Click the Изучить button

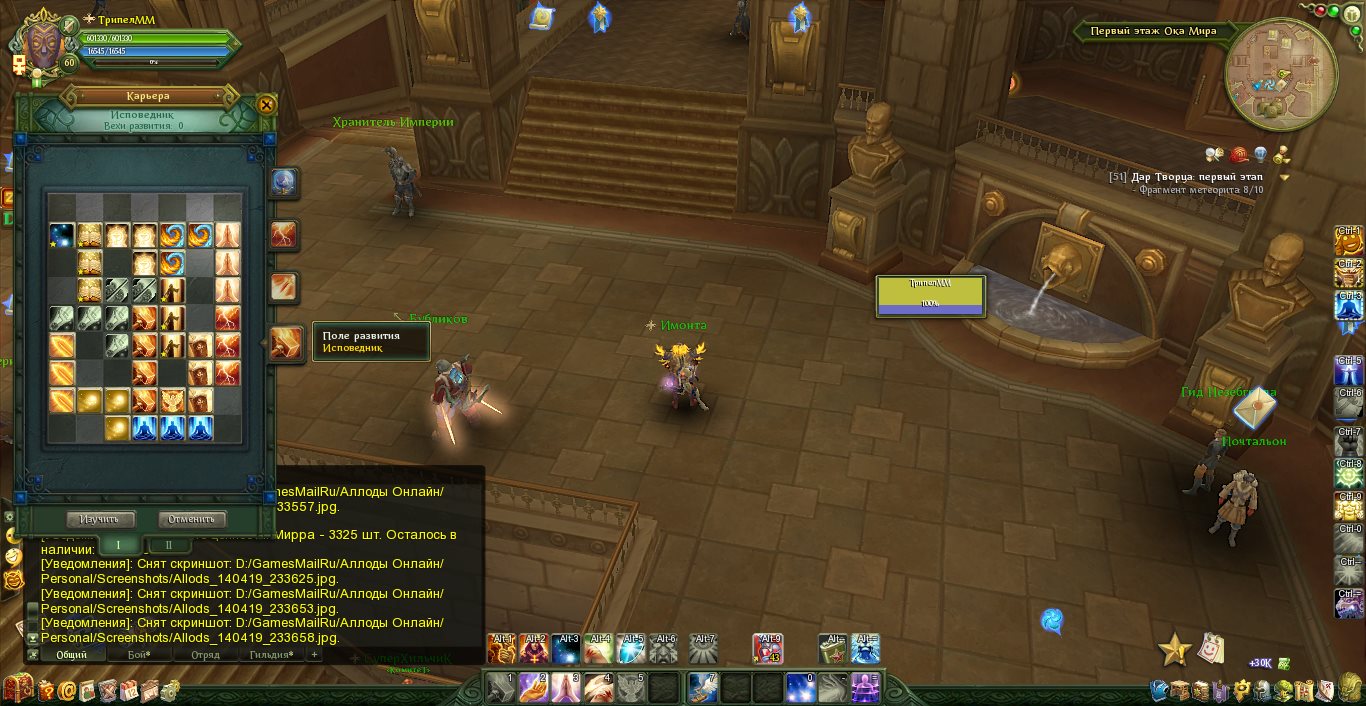coord(100,519)
